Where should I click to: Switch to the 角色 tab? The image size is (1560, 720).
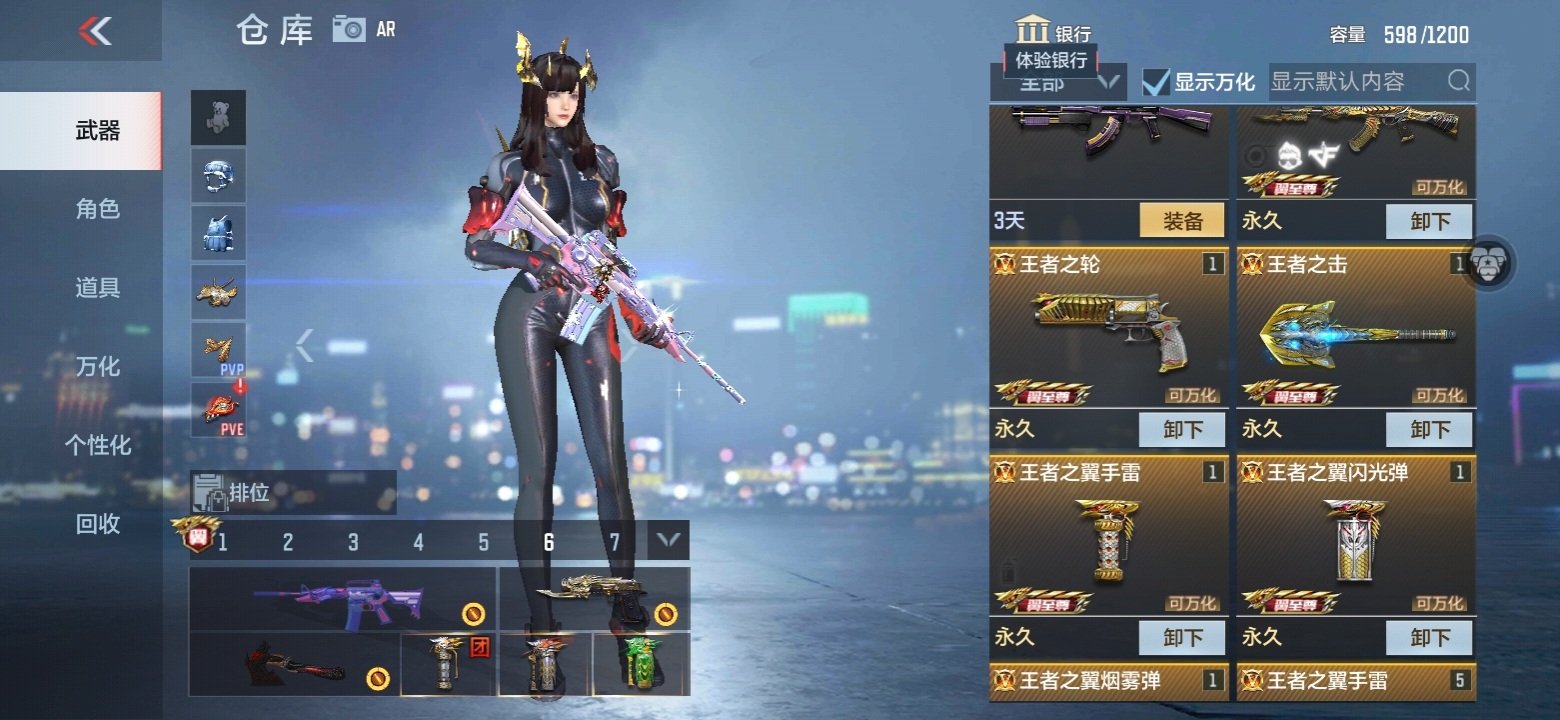point(97,209)
